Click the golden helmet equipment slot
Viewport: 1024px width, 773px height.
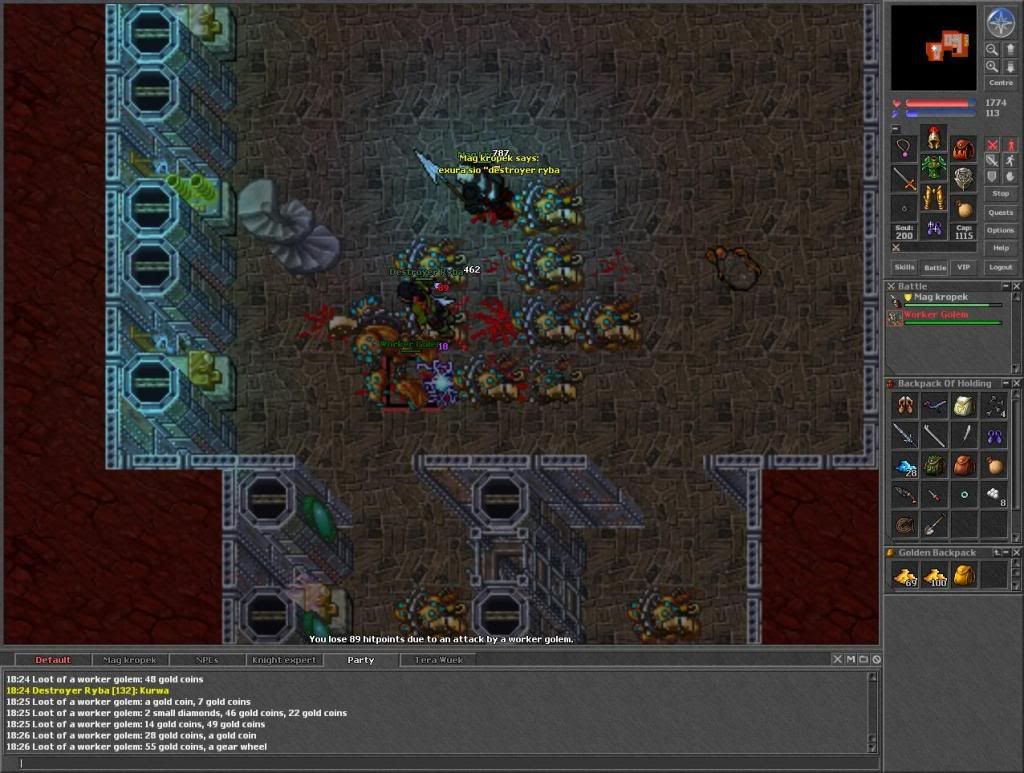point(933,139)
